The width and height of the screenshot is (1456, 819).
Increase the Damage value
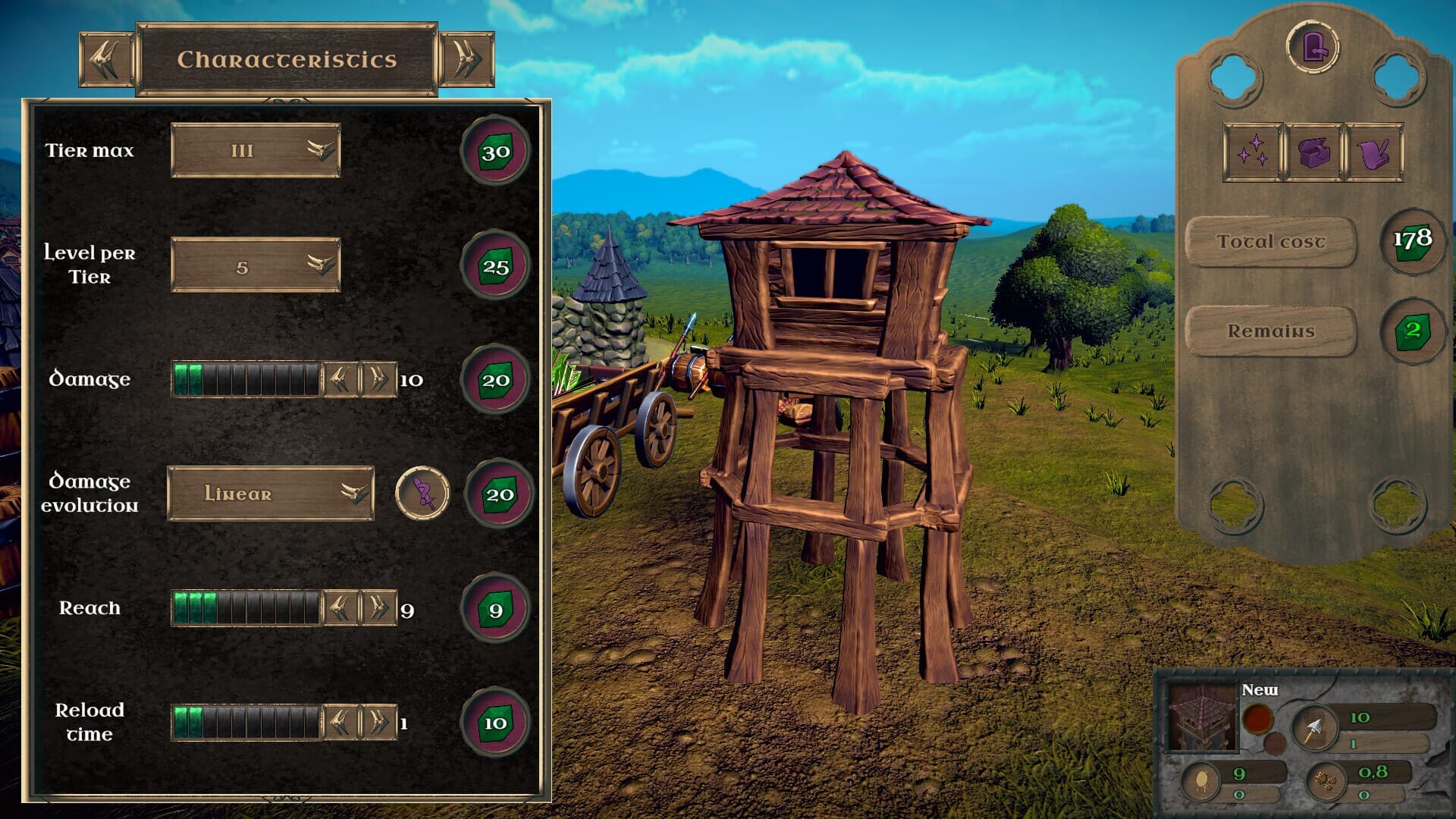378,379
